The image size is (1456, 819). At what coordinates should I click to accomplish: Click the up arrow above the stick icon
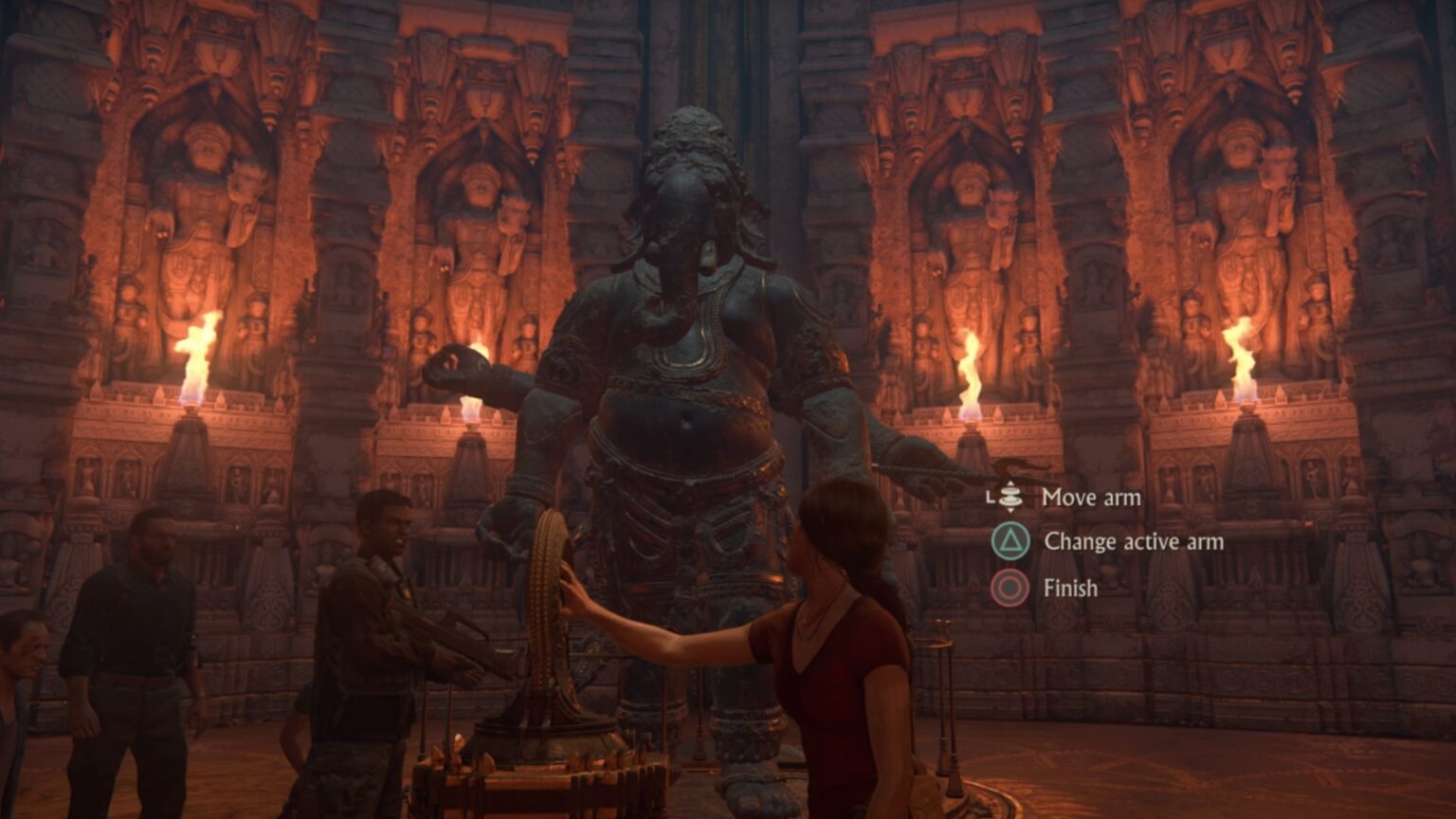coord(1011,482)
